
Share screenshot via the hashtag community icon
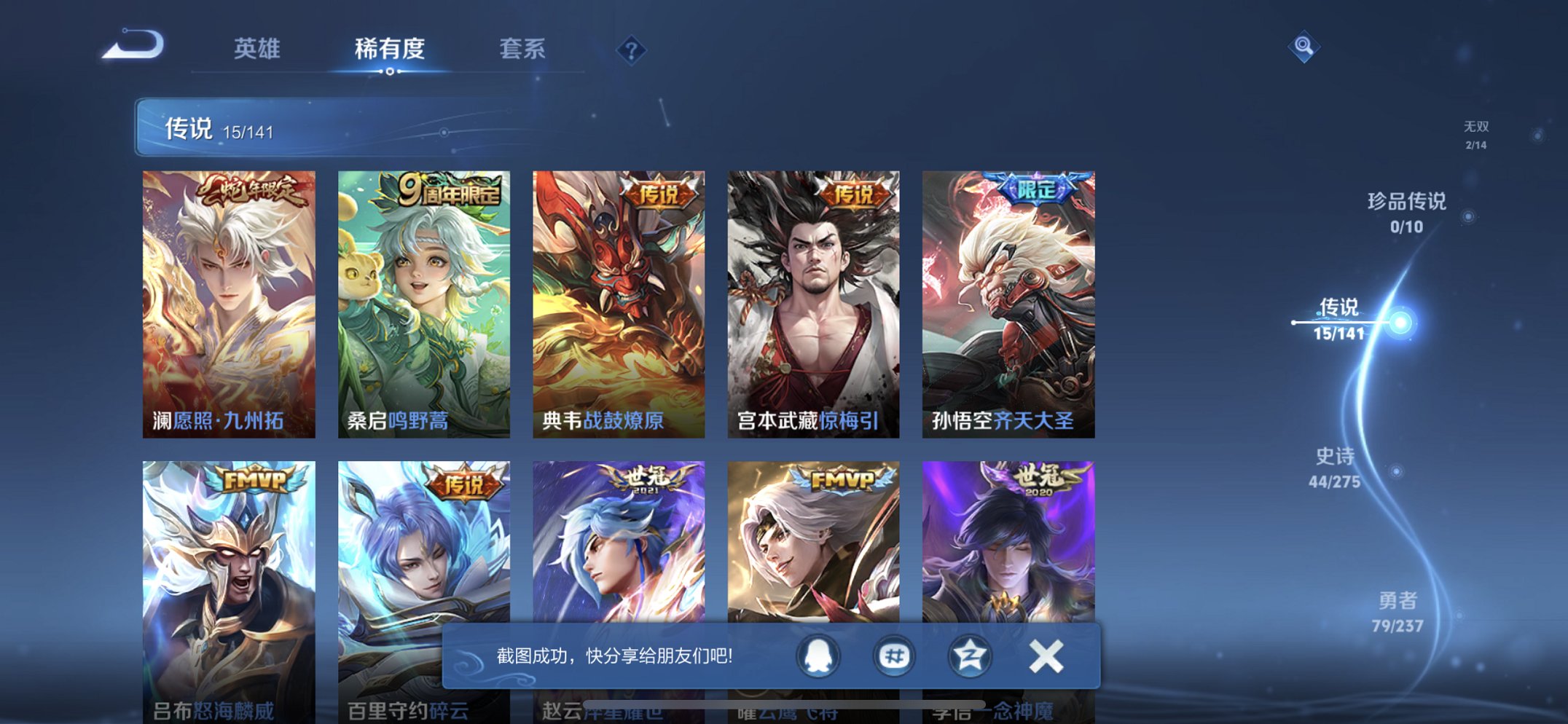pyautogui.click(x=893, y=655)
